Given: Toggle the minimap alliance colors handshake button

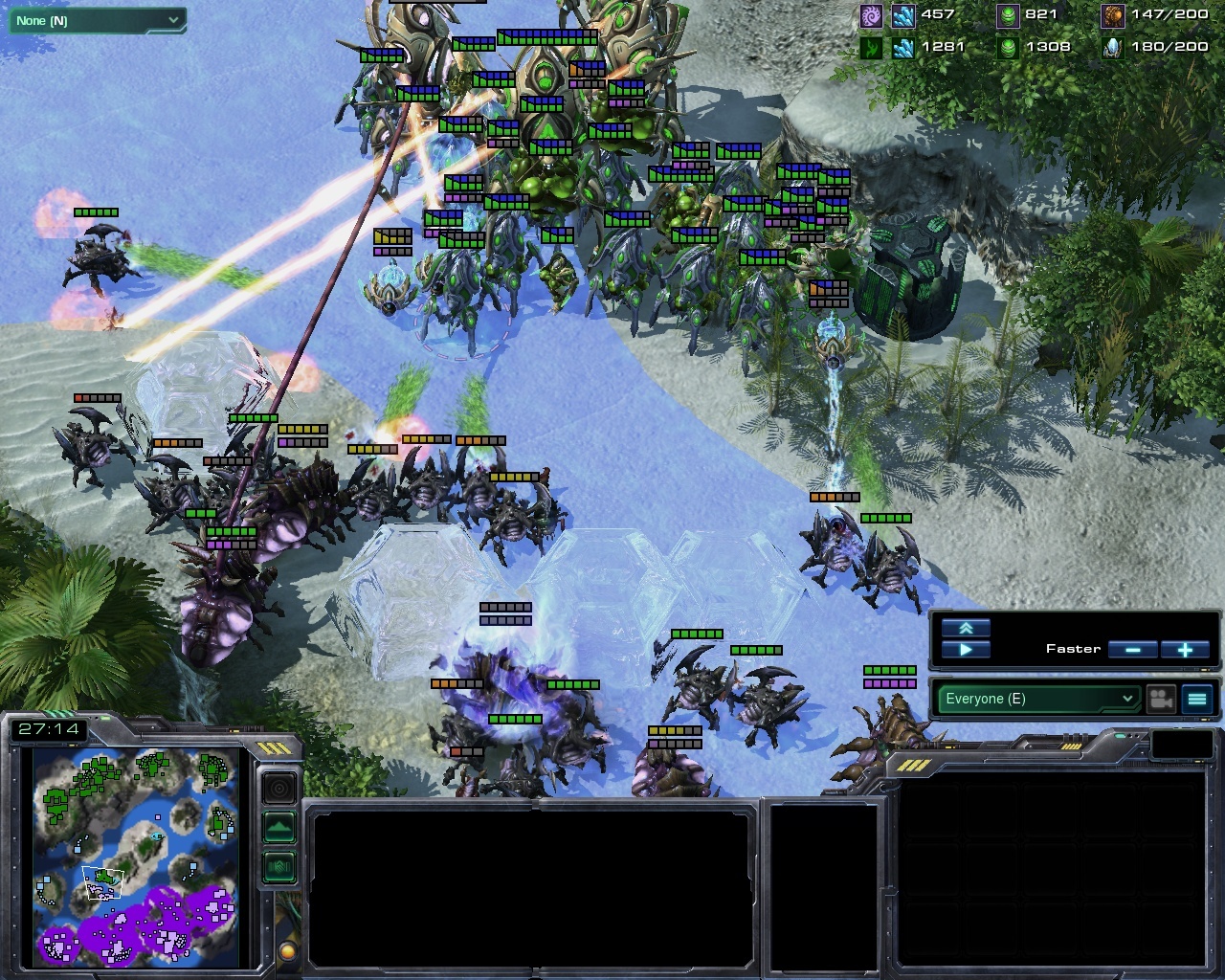Looking at the screenshot, I should click(x=278, y=866).
